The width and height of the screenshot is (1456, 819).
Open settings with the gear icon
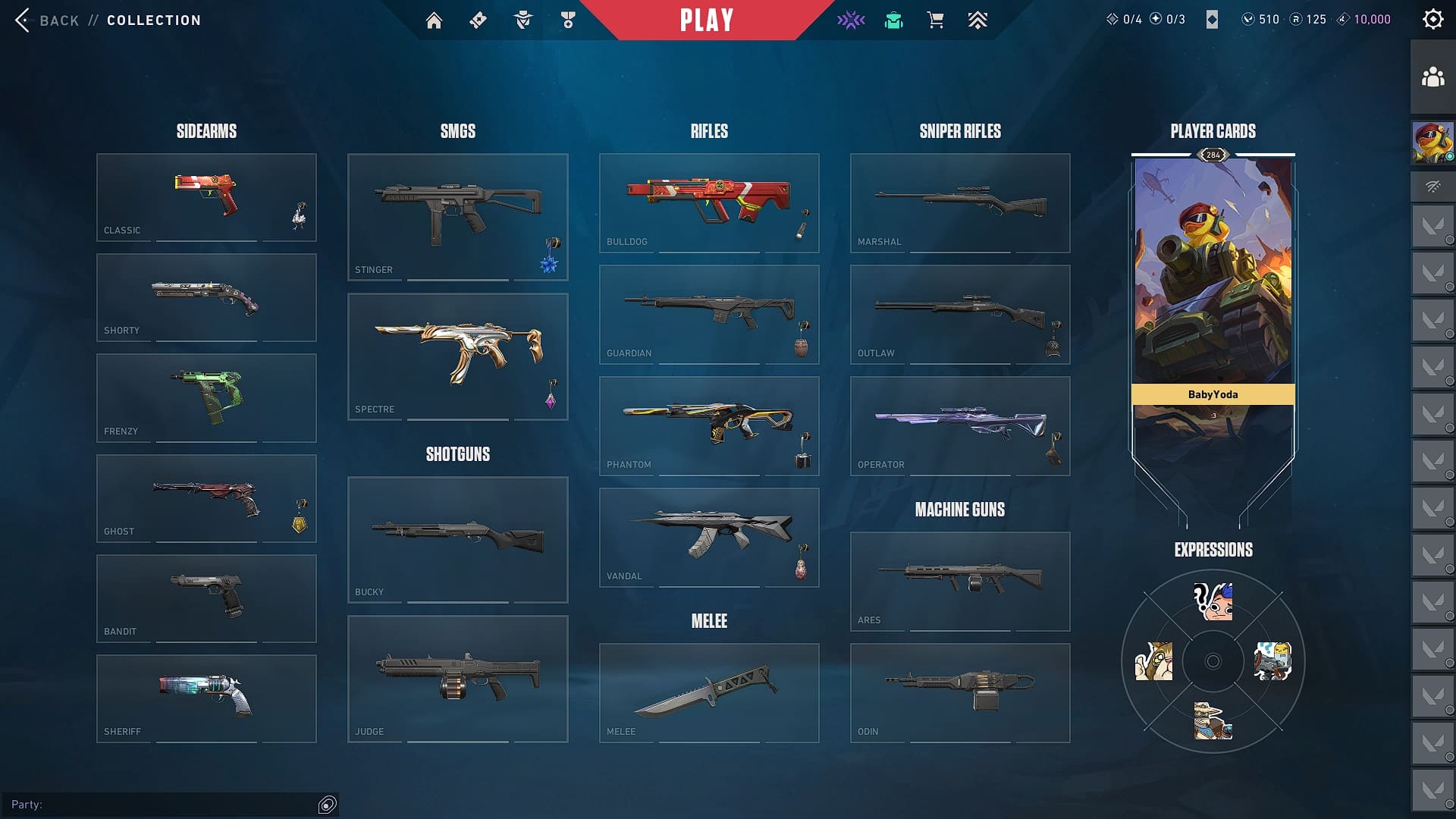tap(1432, 20)
